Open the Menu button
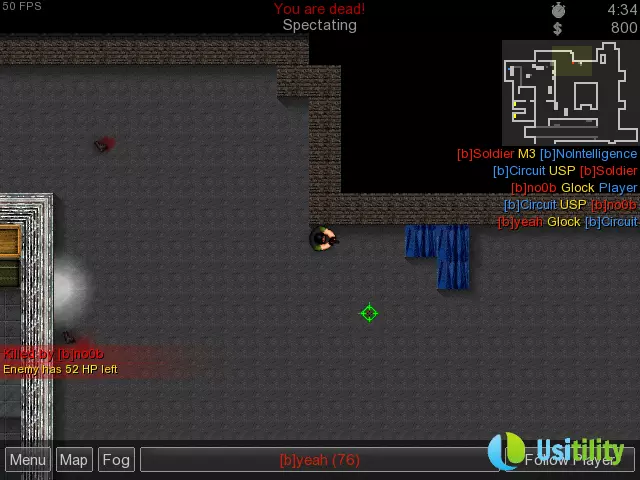The image size is (640, 480). click(x=28, y=460)
